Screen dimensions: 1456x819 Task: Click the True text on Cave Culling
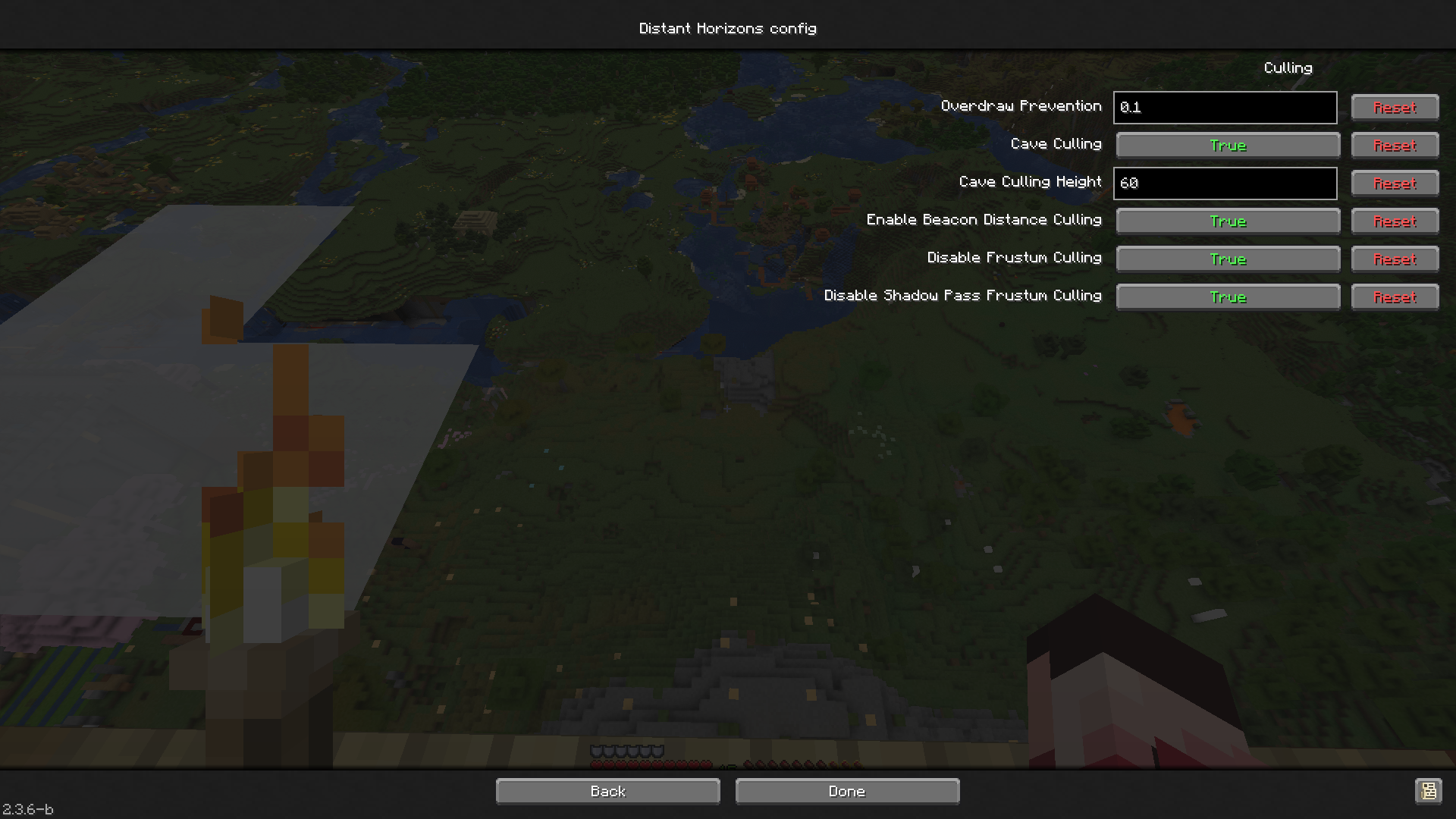(x=1227, y=145)
